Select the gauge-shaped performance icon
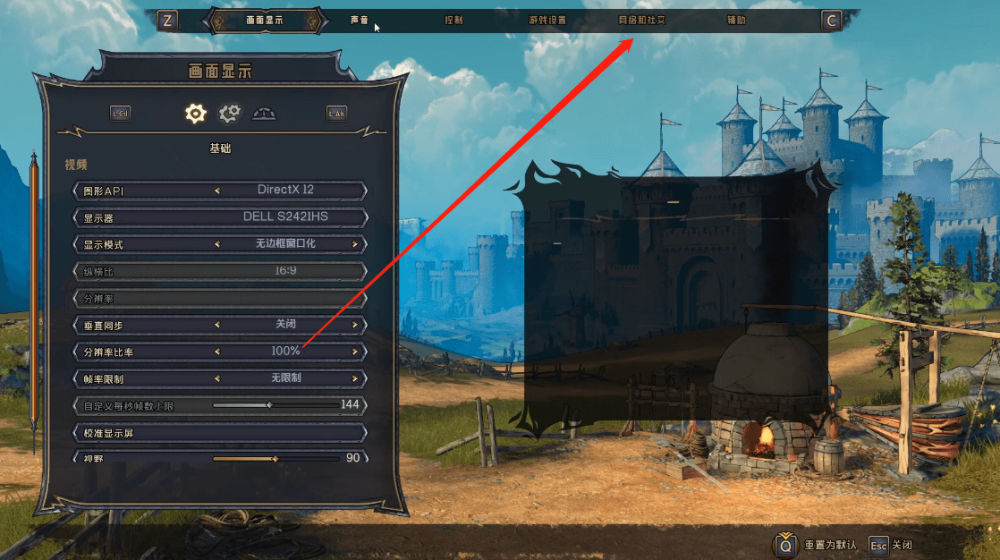Screen dimensions: 1000x560 pos(264,113)
